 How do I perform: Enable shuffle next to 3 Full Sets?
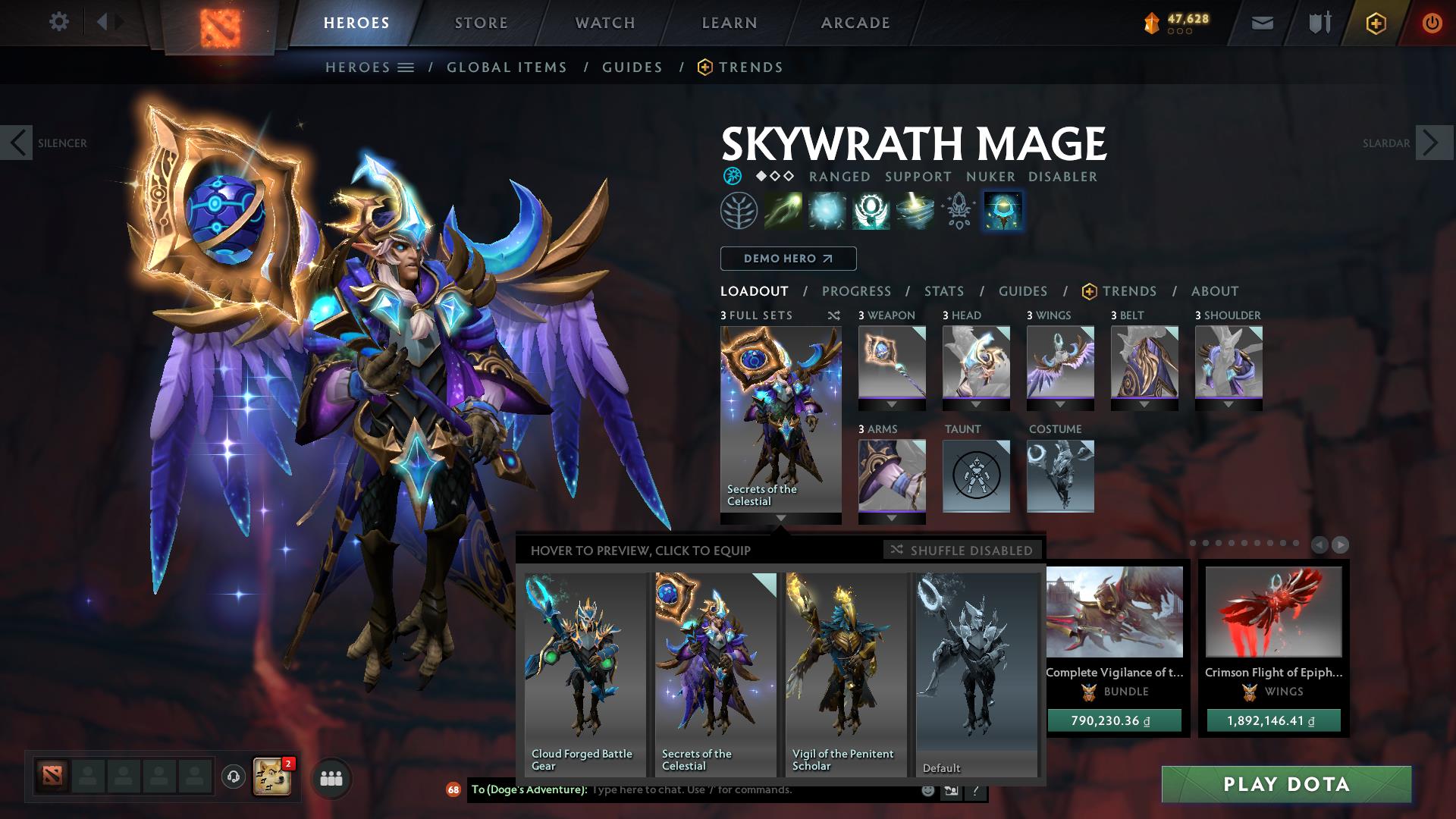point(834,315)
